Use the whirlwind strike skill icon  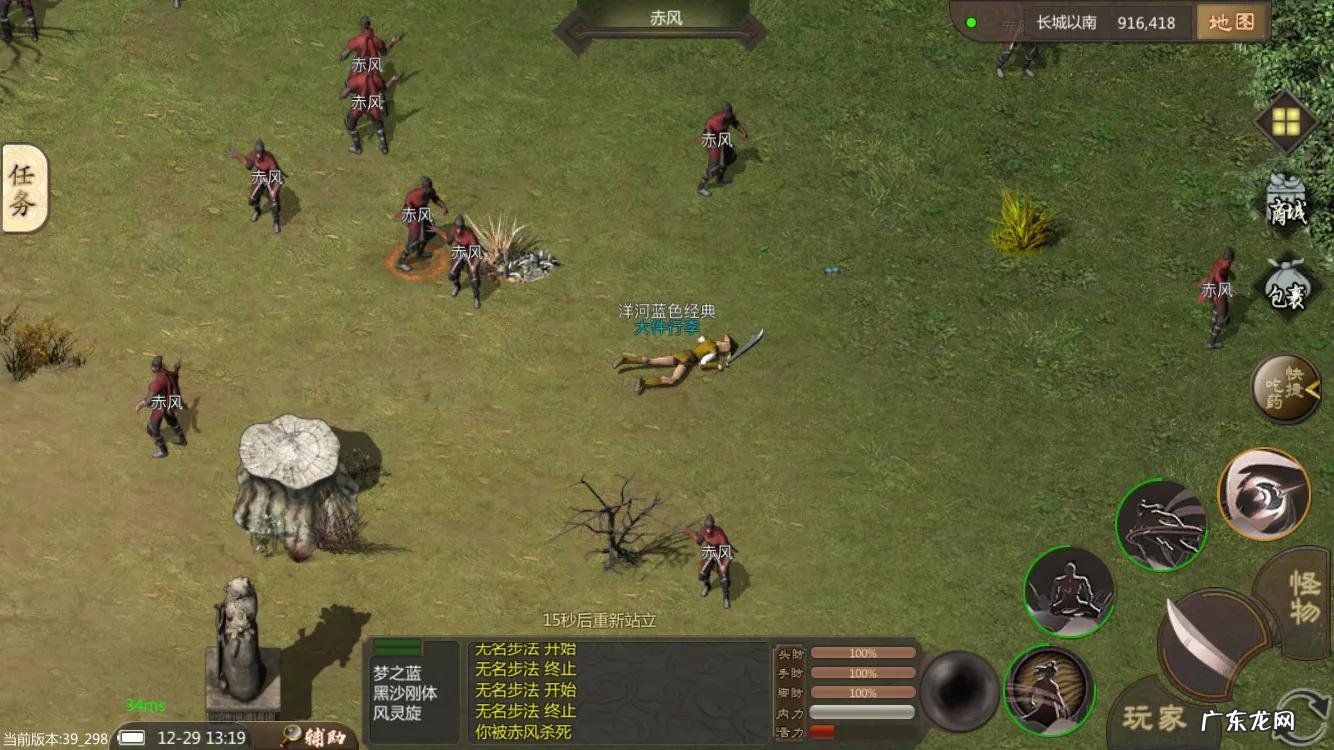coord(1160,525)
